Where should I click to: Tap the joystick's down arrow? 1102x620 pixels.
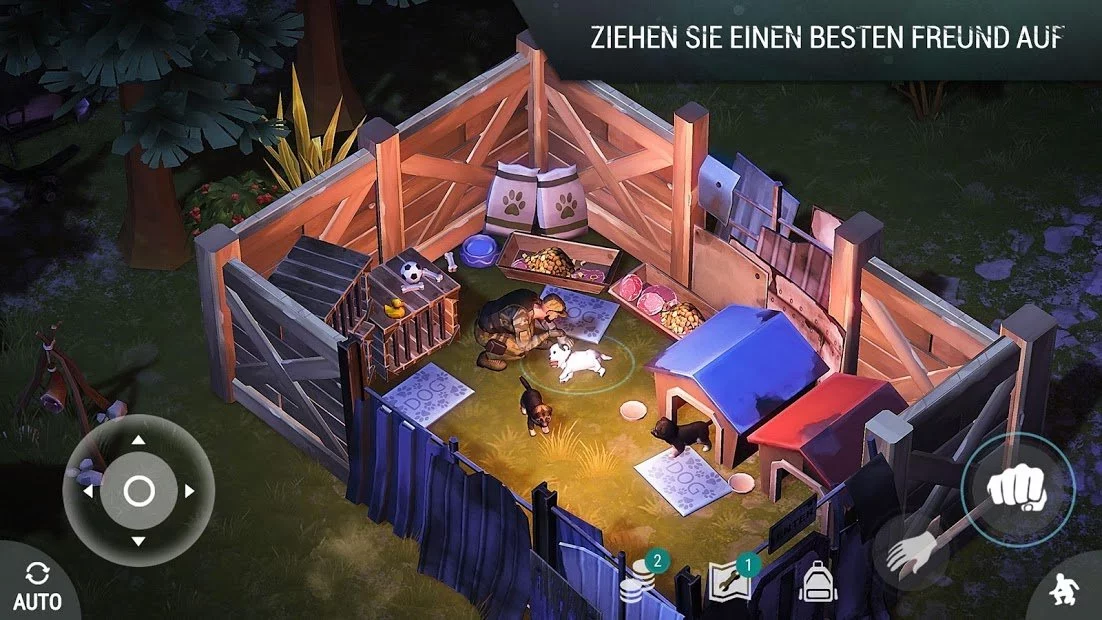138,541
